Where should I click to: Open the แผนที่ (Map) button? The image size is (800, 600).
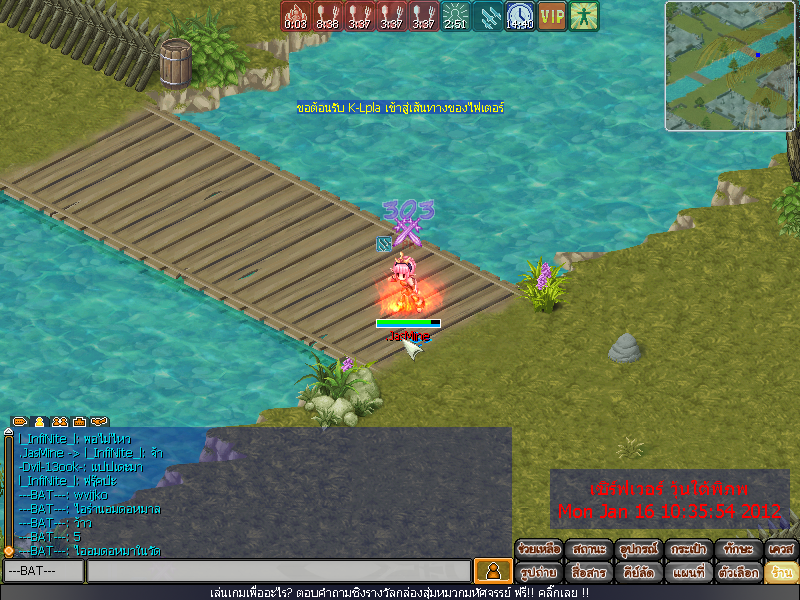click(x=685, y=573)
